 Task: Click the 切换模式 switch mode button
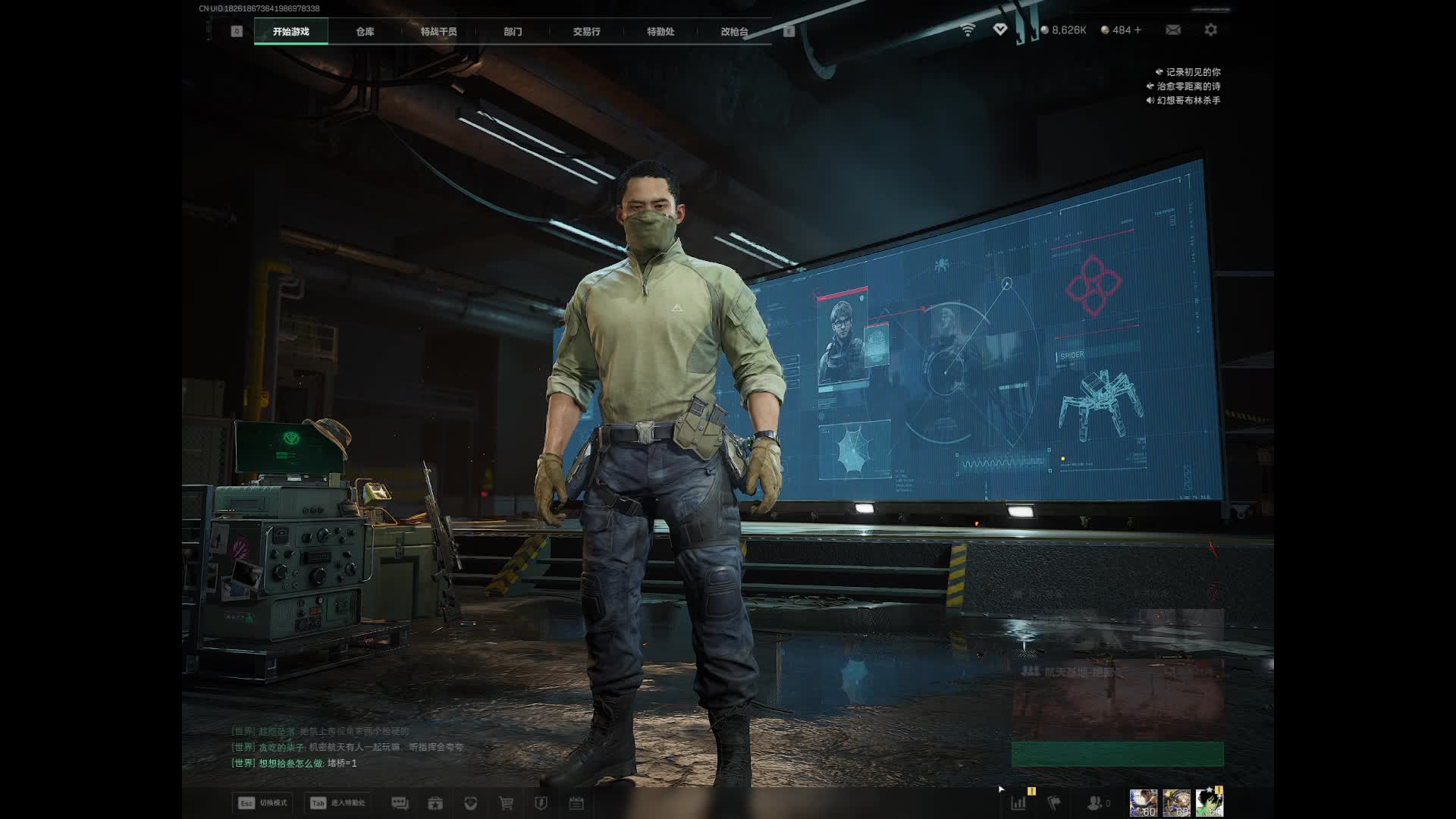262,803
